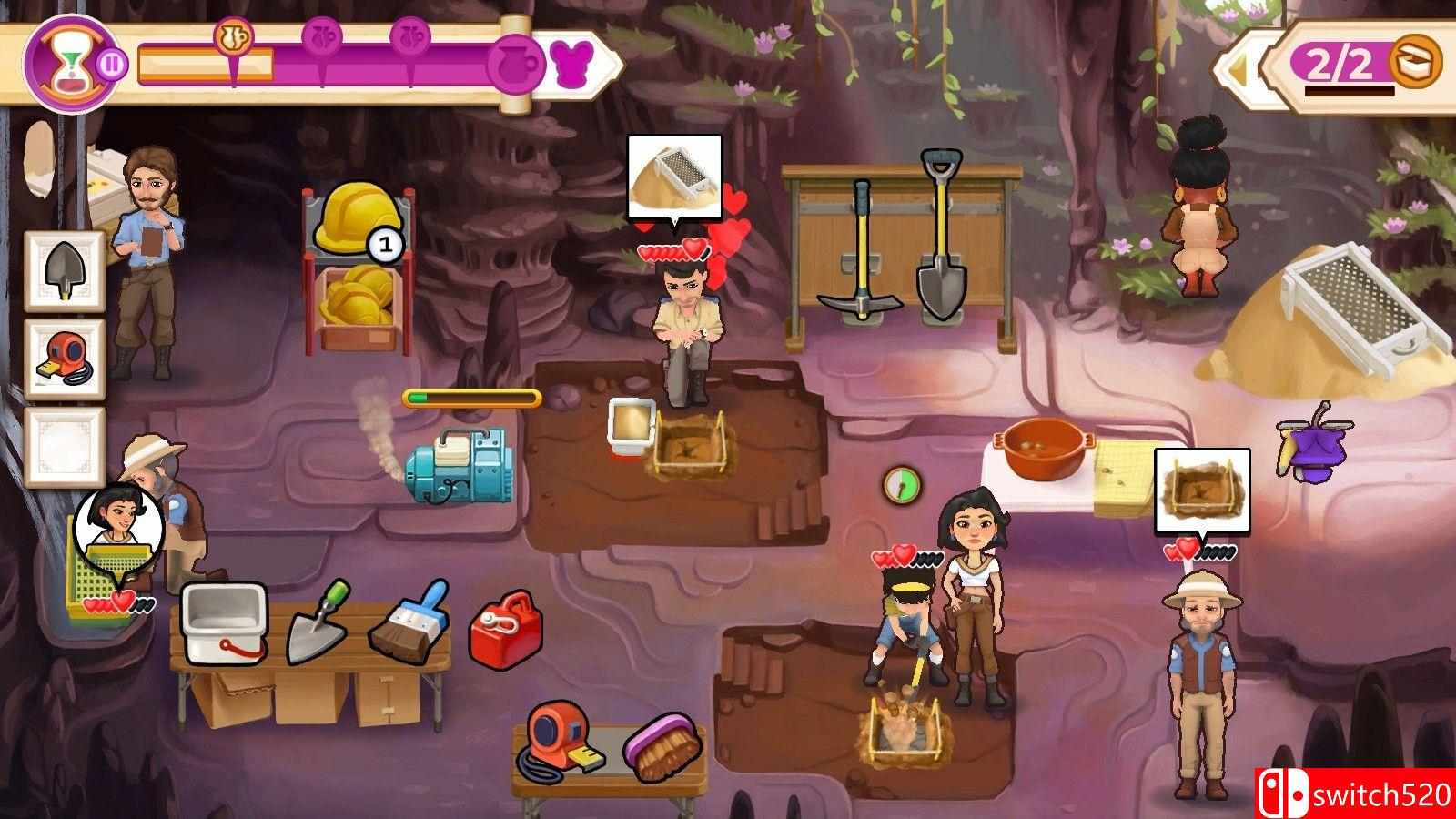
Task: Open the box icon beside 2/2
Action: point(1418,62)
